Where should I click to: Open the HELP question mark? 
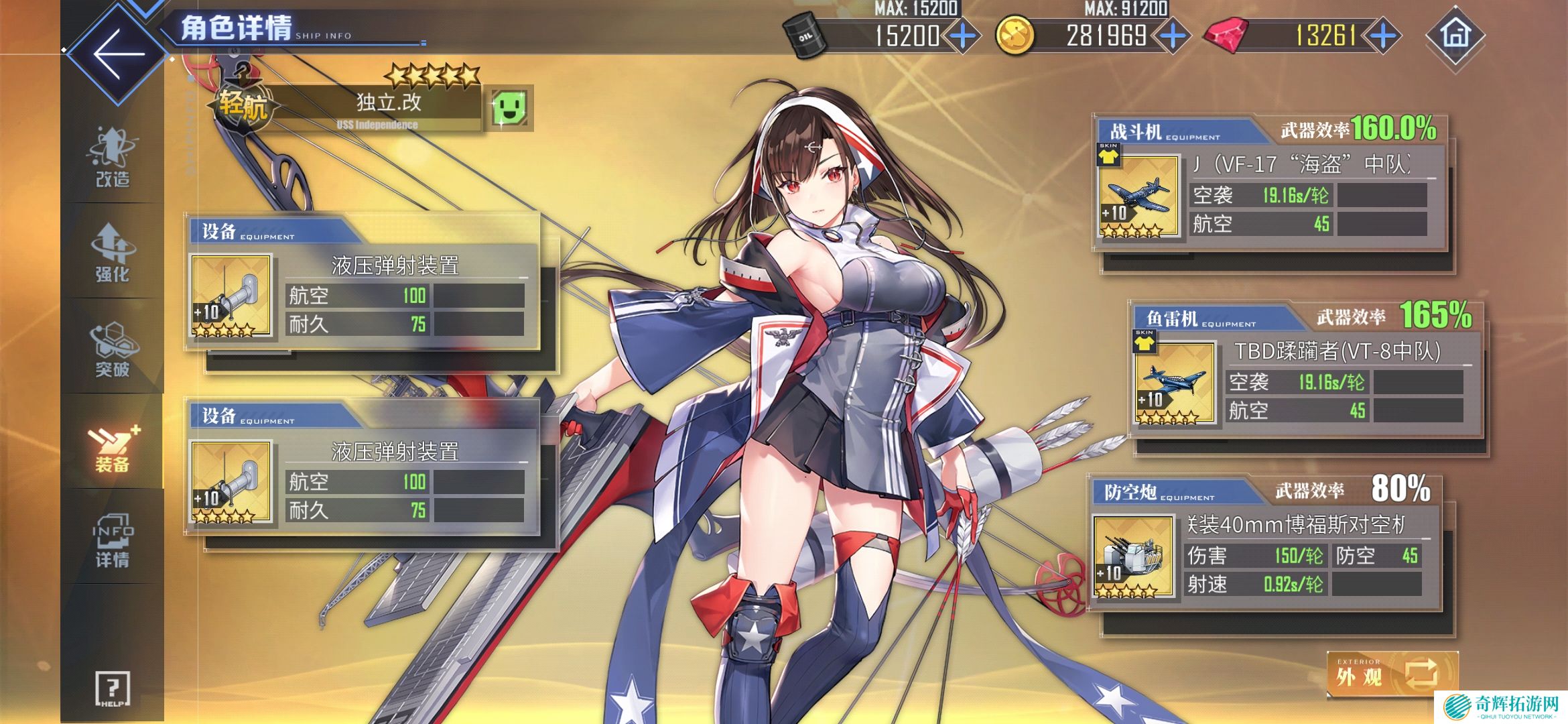pyautogui.click(x=113, y=688)
